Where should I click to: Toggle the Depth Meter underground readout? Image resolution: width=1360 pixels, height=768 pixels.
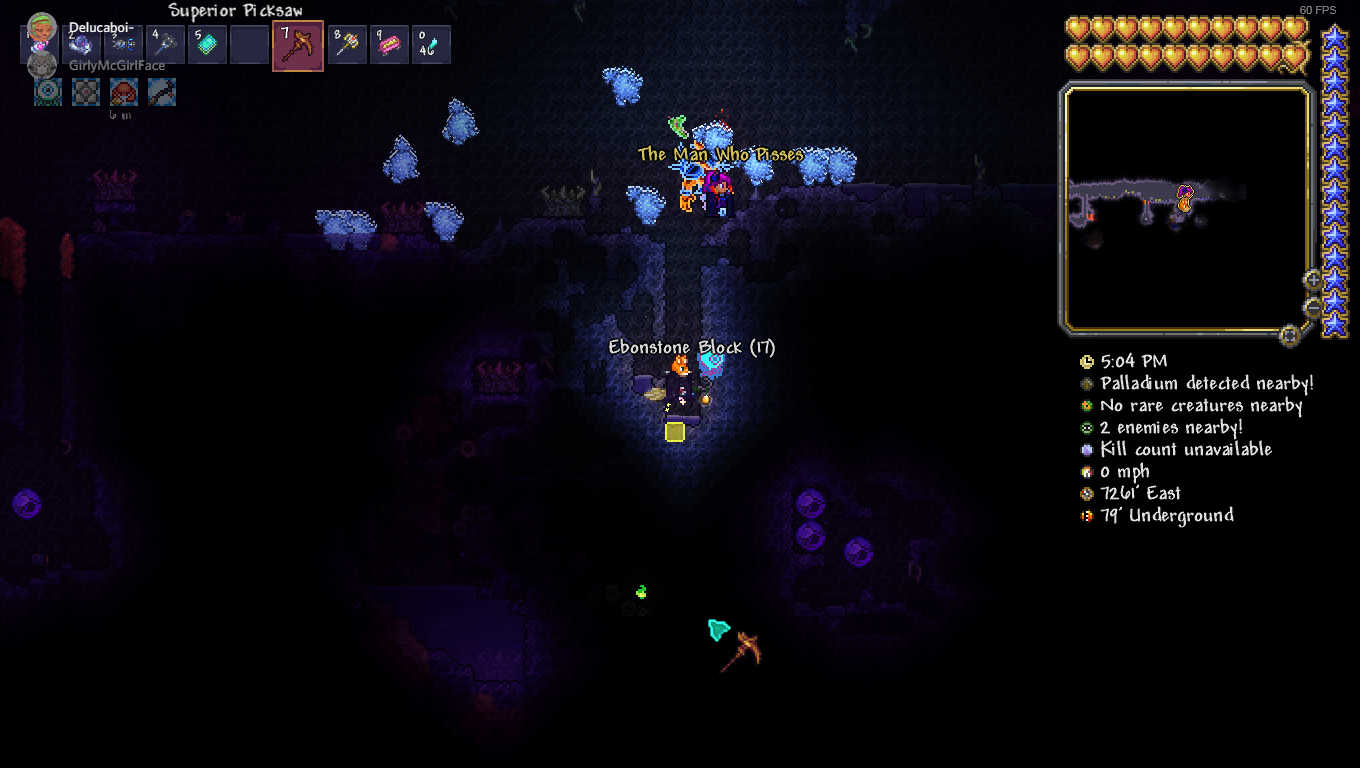pyautogui.click(x=1087, y=515)
